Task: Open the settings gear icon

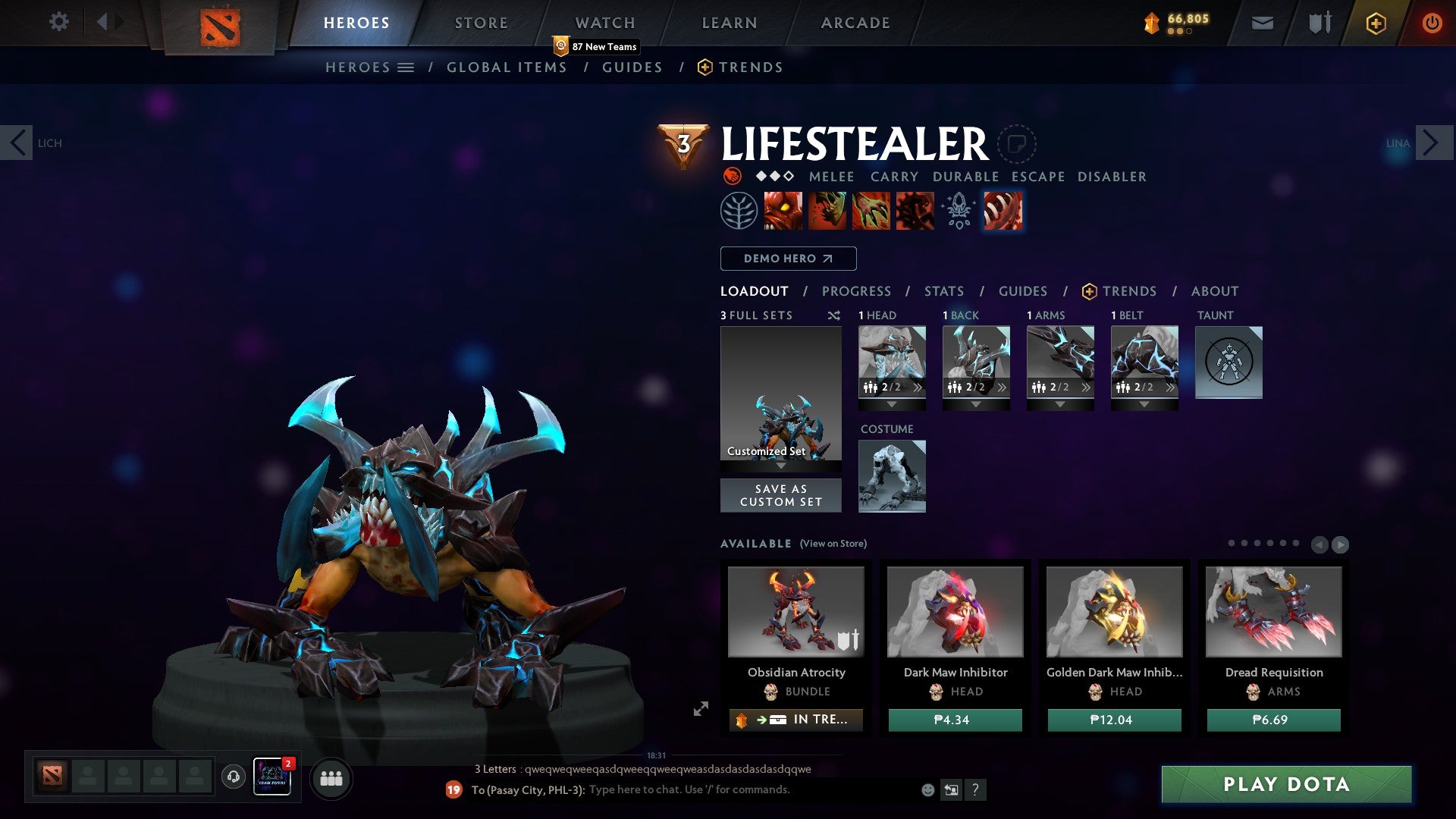Action: [58, 22]
